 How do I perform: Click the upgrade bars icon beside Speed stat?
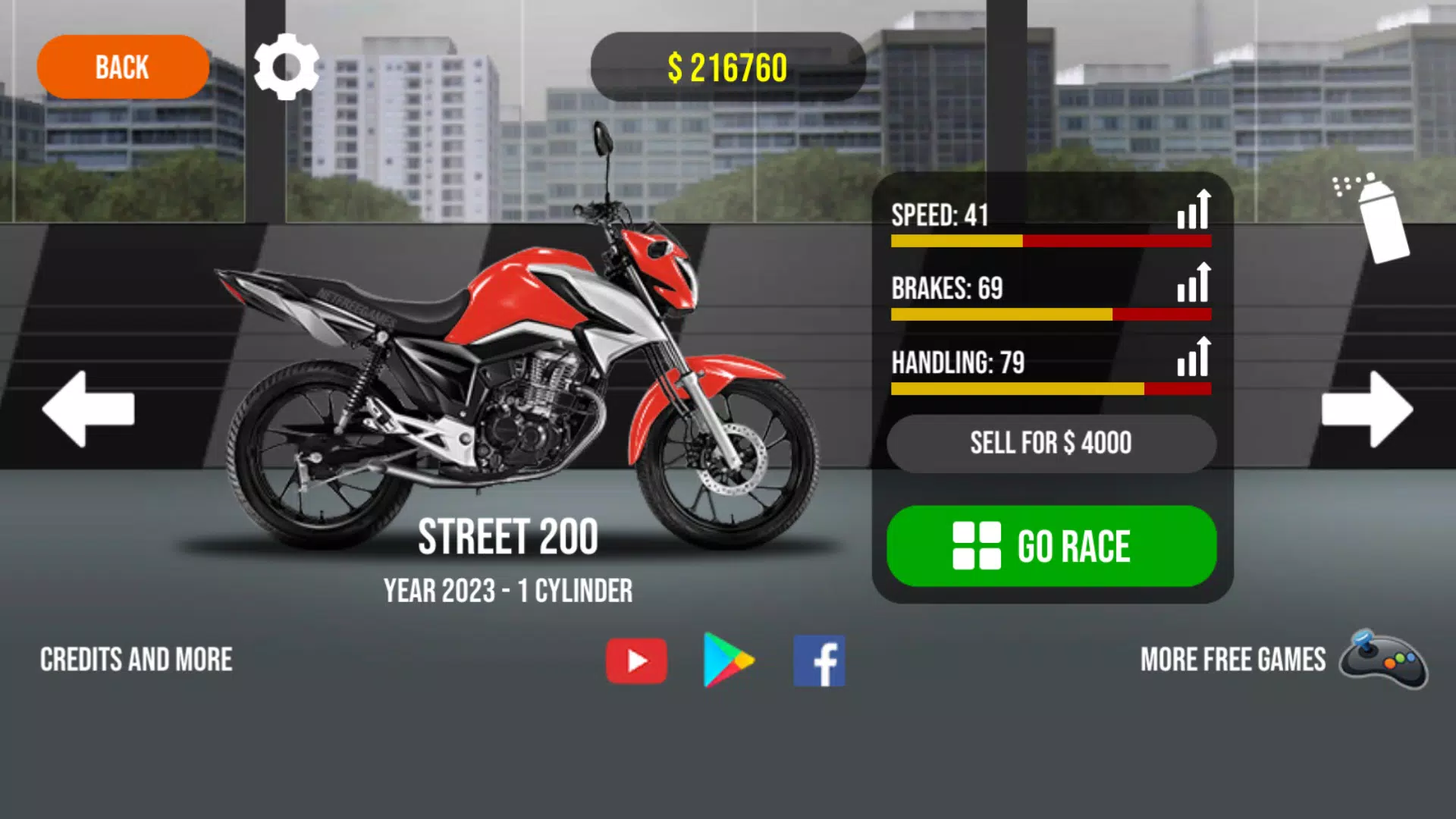click(x=1192, y=213)
